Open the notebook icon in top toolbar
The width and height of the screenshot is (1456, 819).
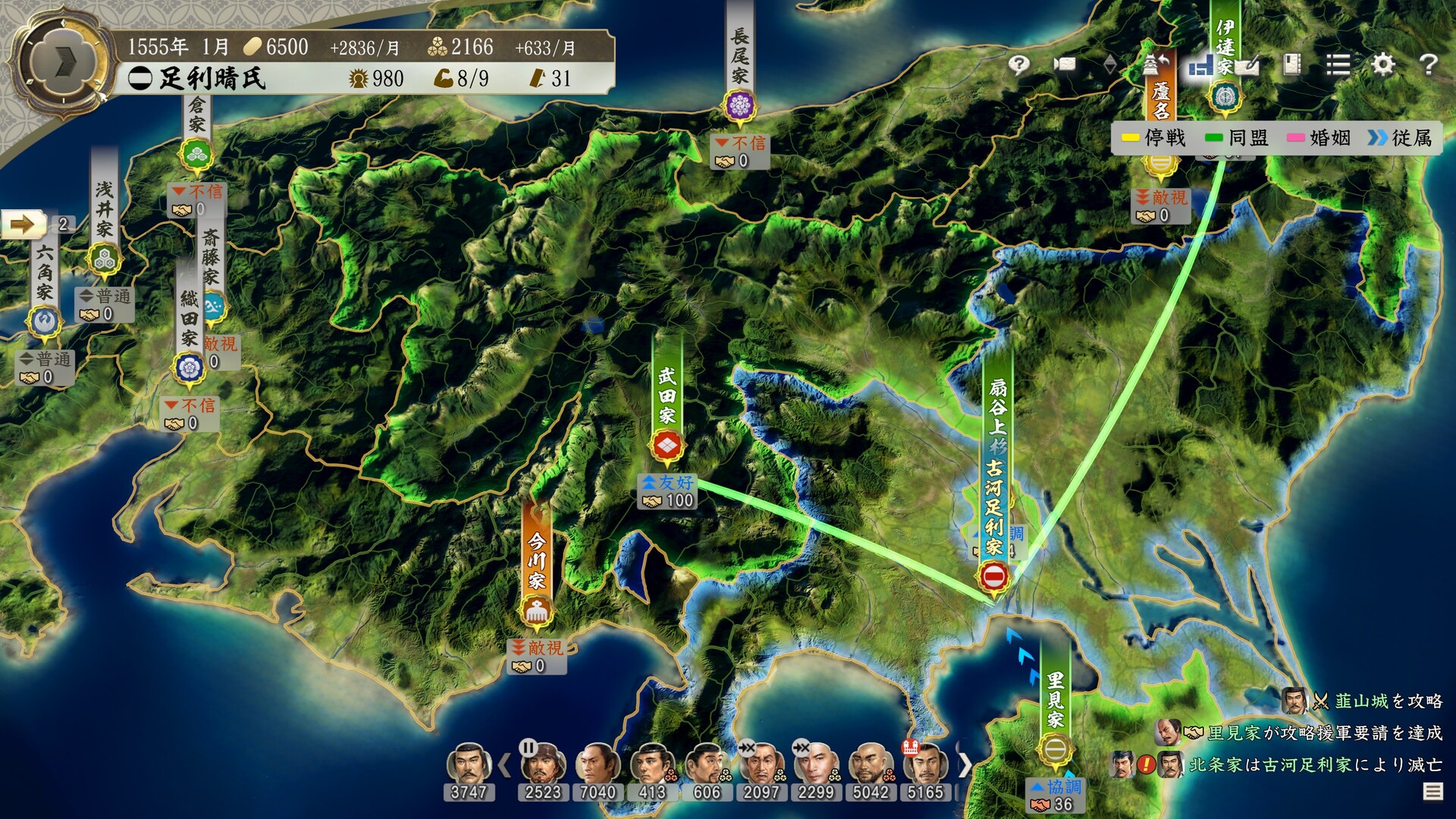tap(1292, 64)
